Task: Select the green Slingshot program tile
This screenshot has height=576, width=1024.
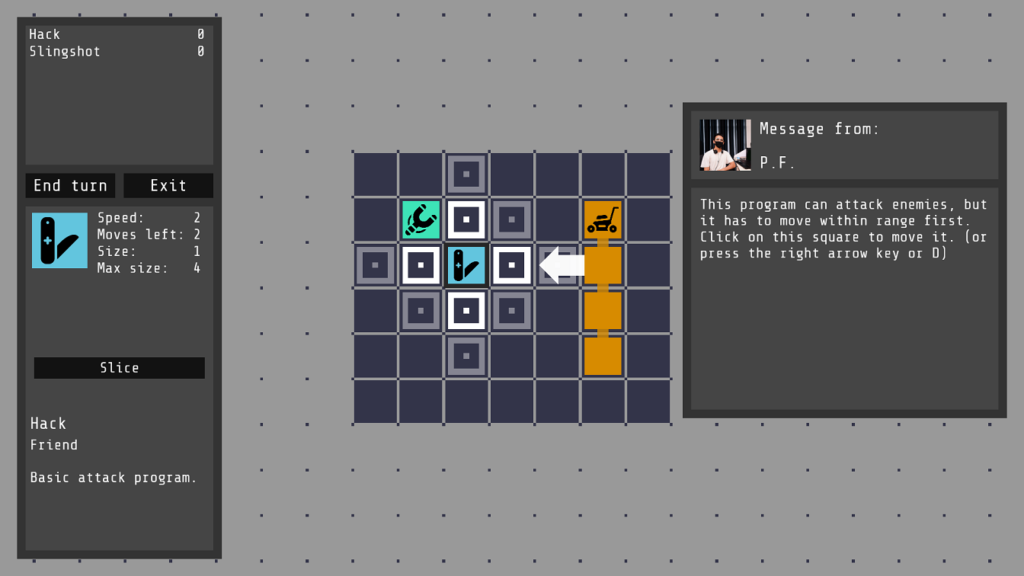Action: [x=421, y=220]
